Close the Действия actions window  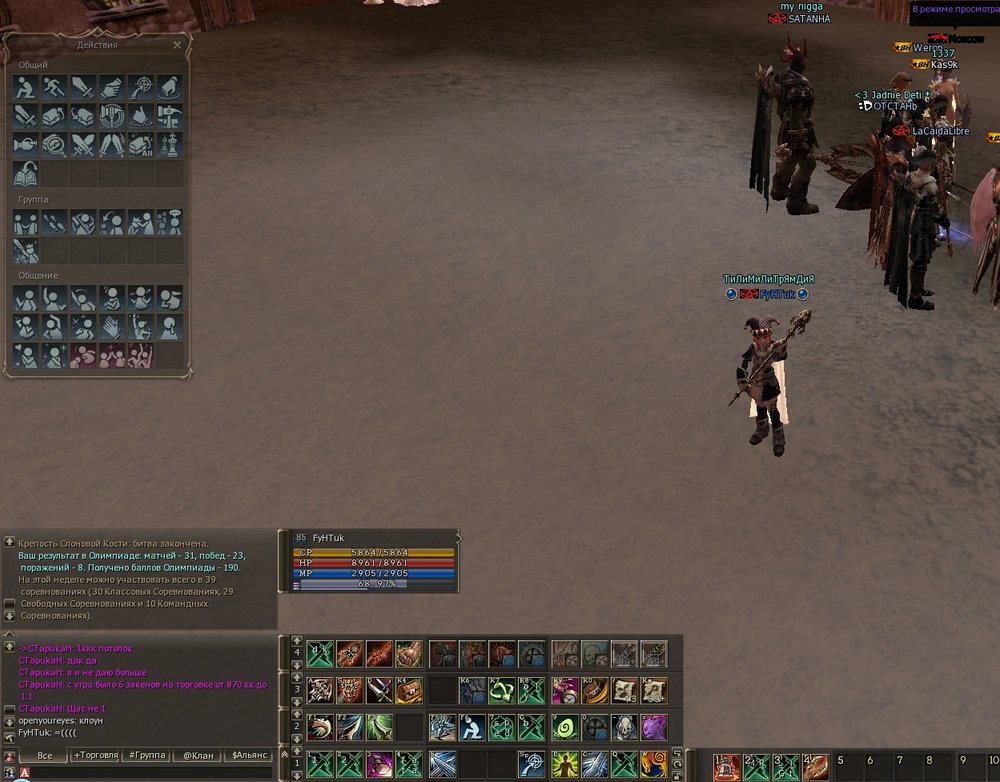[177, 45]
